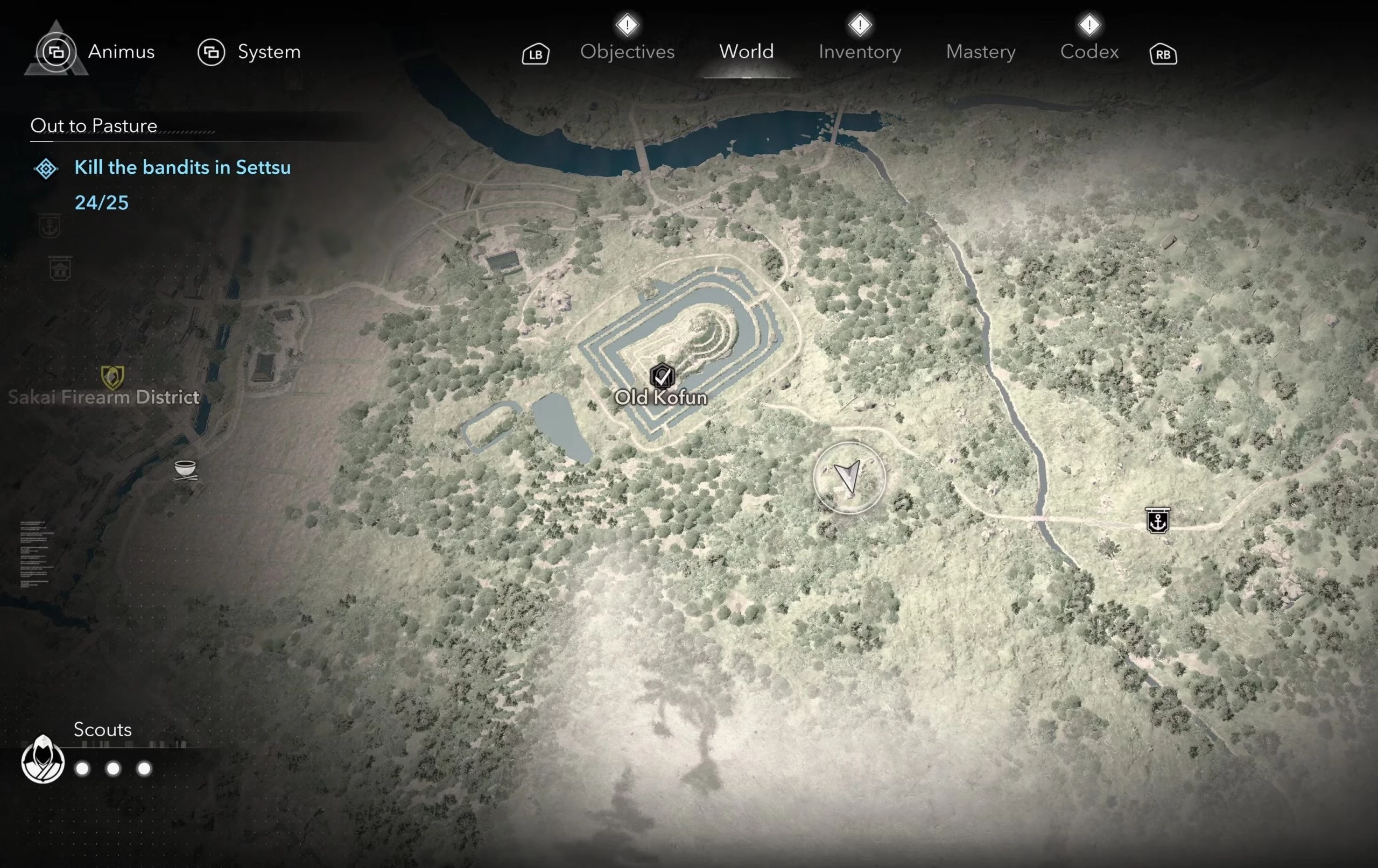1378x868 pixels.
Task: Select the player arrow marker on map
Action: [x=849, y=477]
